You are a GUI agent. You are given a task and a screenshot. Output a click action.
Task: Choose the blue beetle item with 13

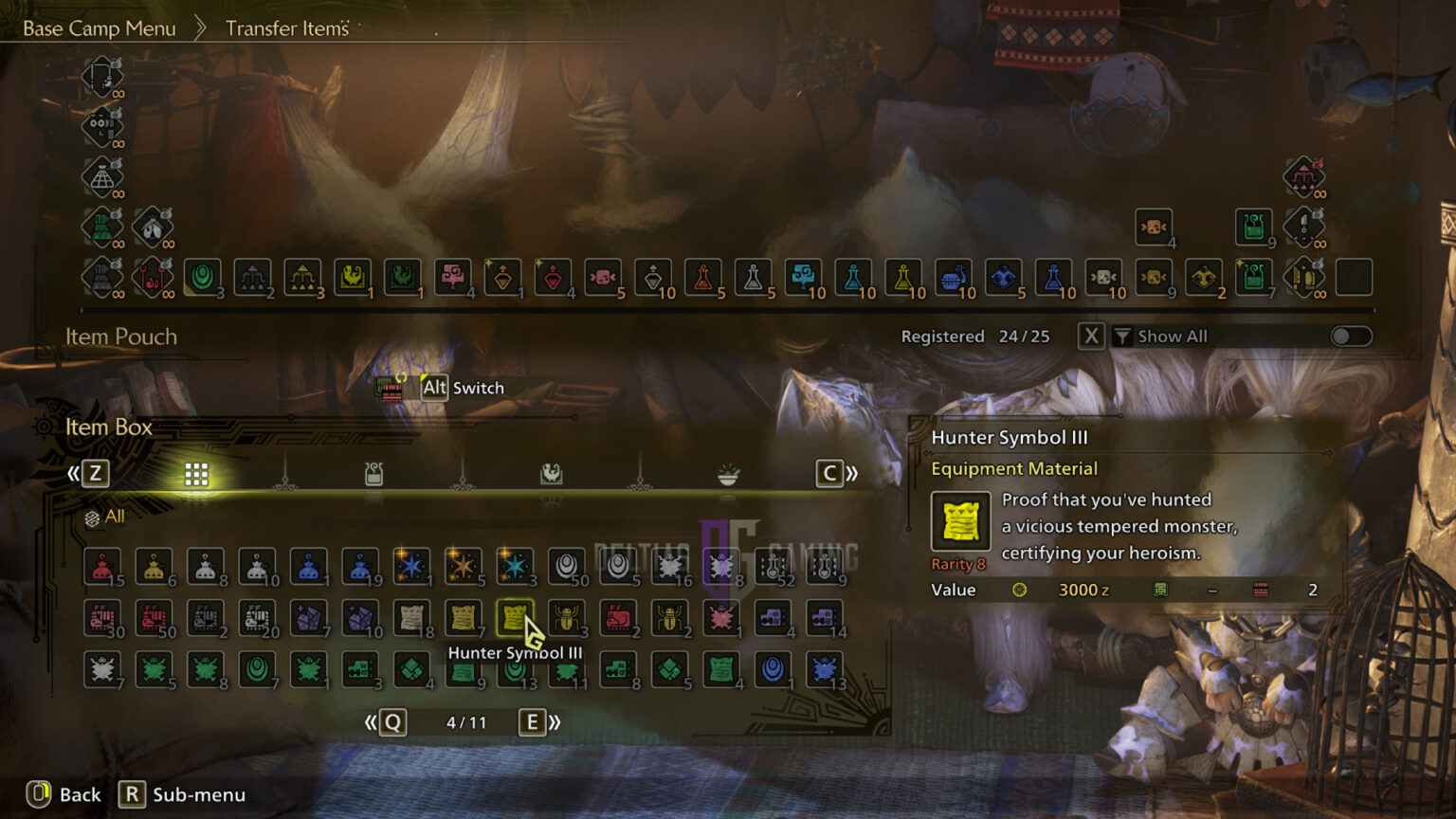pyautogui.click(x=824, y=669)
